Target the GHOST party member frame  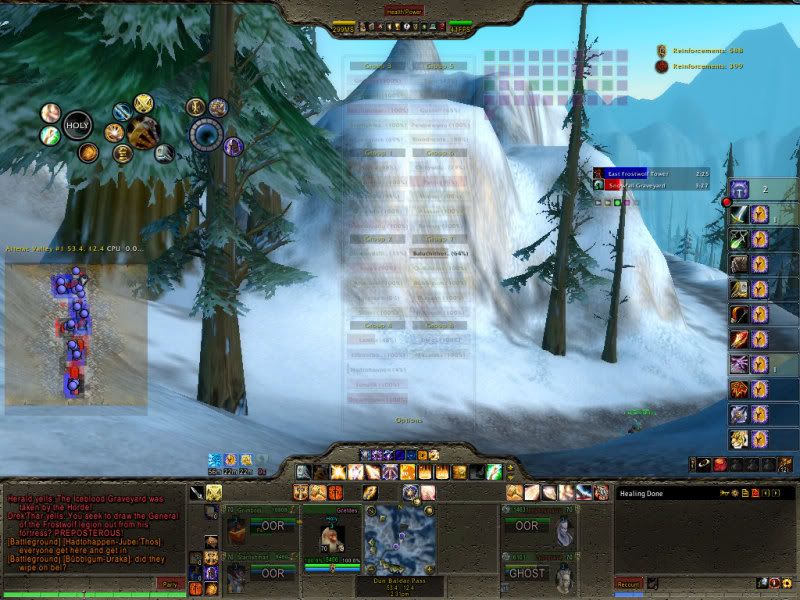(526, 573)
